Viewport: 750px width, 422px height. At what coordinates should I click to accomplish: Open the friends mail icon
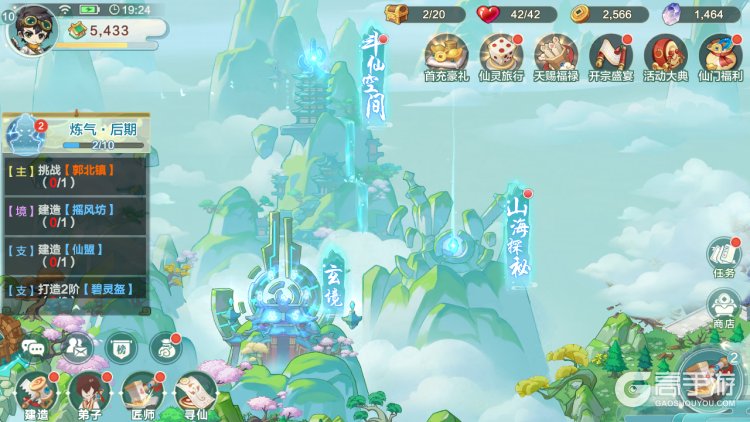(x=76, y=346)
